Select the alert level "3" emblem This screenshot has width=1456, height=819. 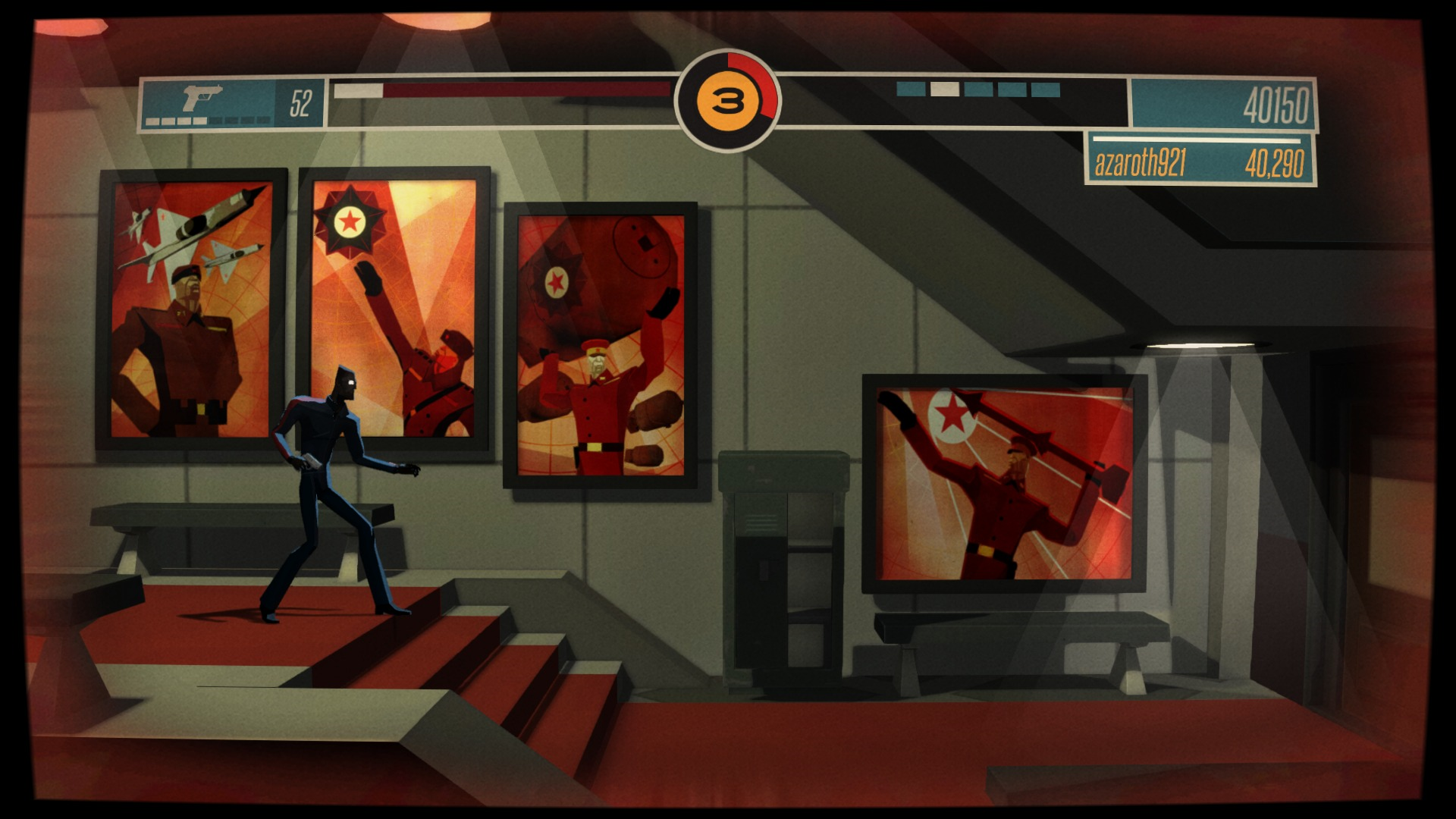726,99
